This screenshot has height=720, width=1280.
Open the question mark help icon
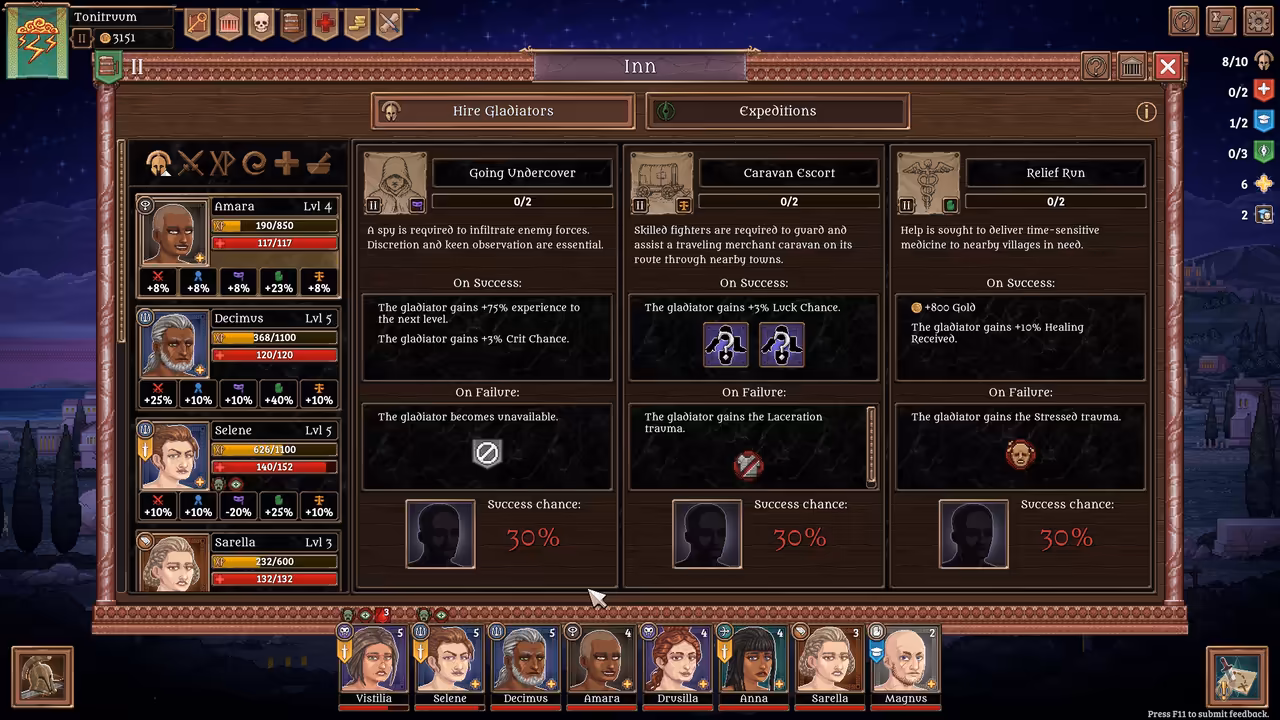1094,66
